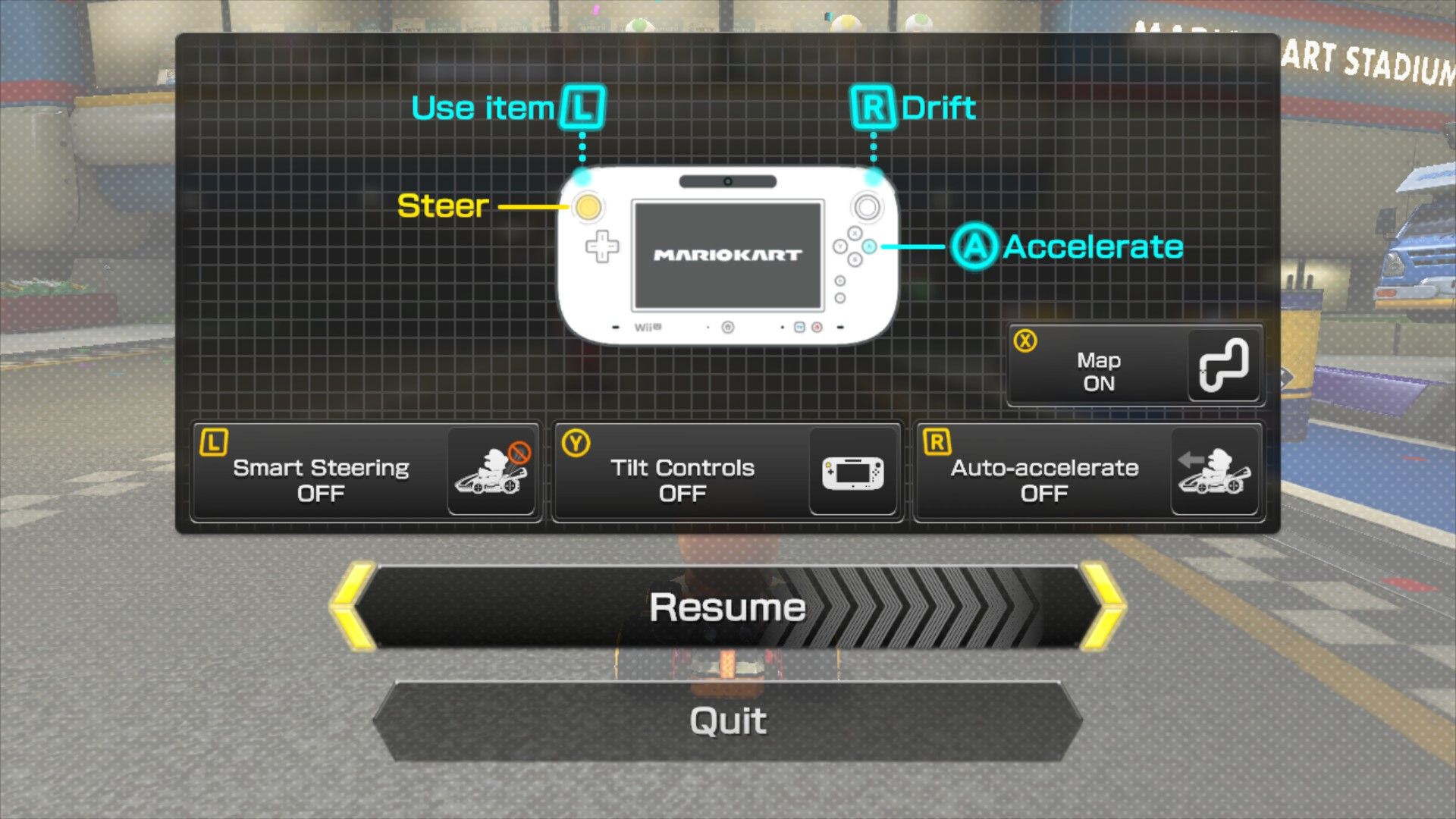
Task: Select Resume to return to the race
Action: click(x=728, y=606)
